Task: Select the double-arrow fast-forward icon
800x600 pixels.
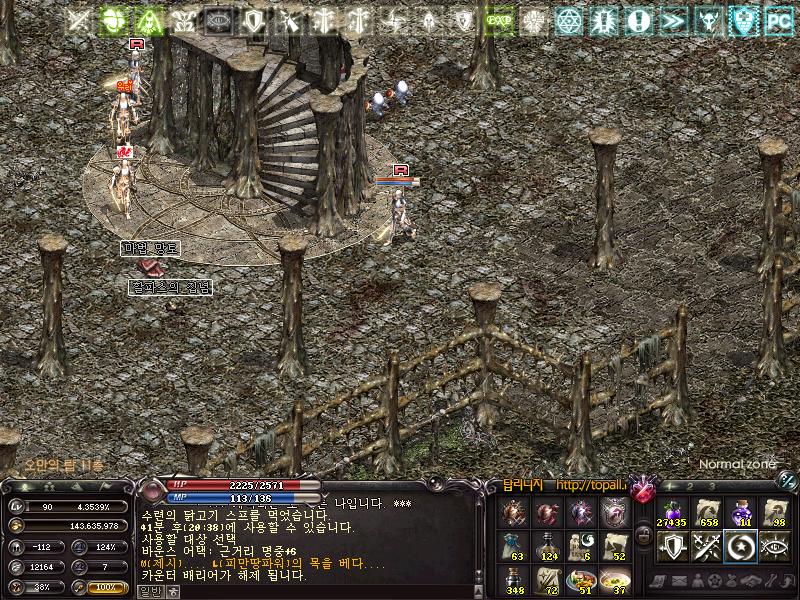Action: (671, 19)
